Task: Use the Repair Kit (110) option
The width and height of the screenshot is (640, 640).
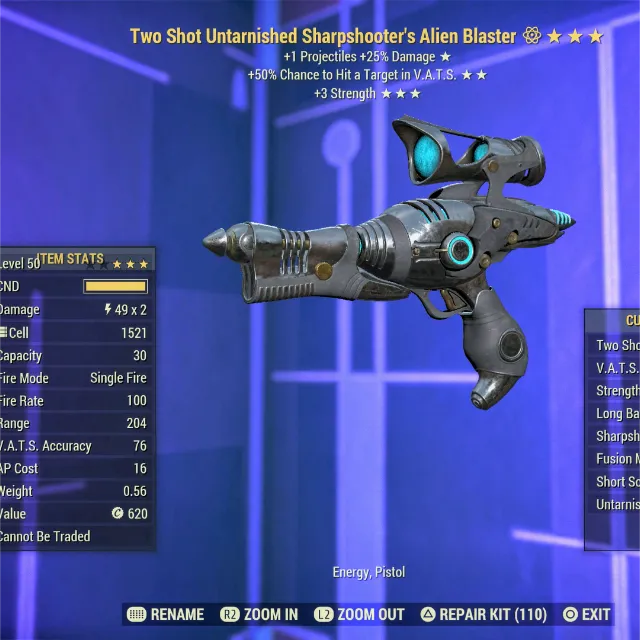Action: coord(483,614)
